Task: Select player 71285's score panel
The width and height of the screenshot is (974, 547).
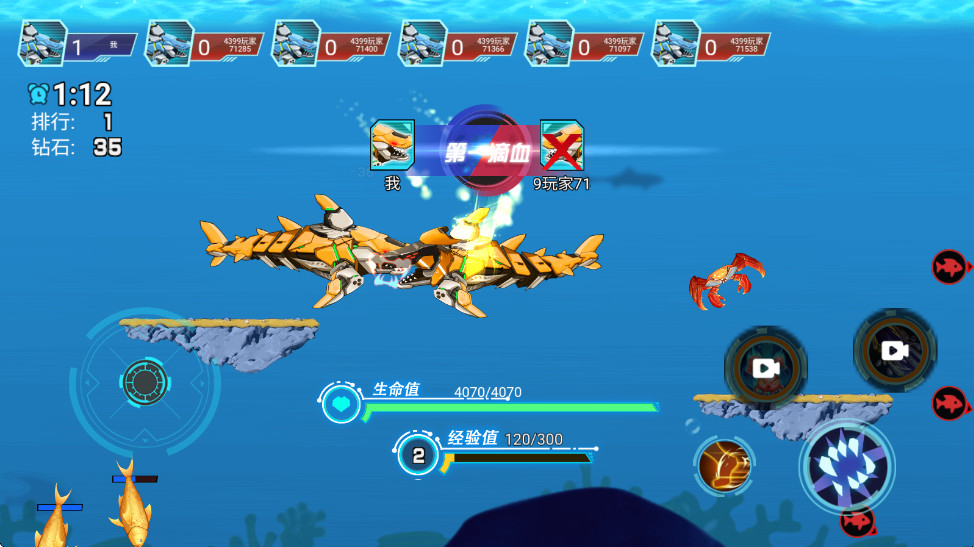Action: pyautogui.click(x=205, y=45)
